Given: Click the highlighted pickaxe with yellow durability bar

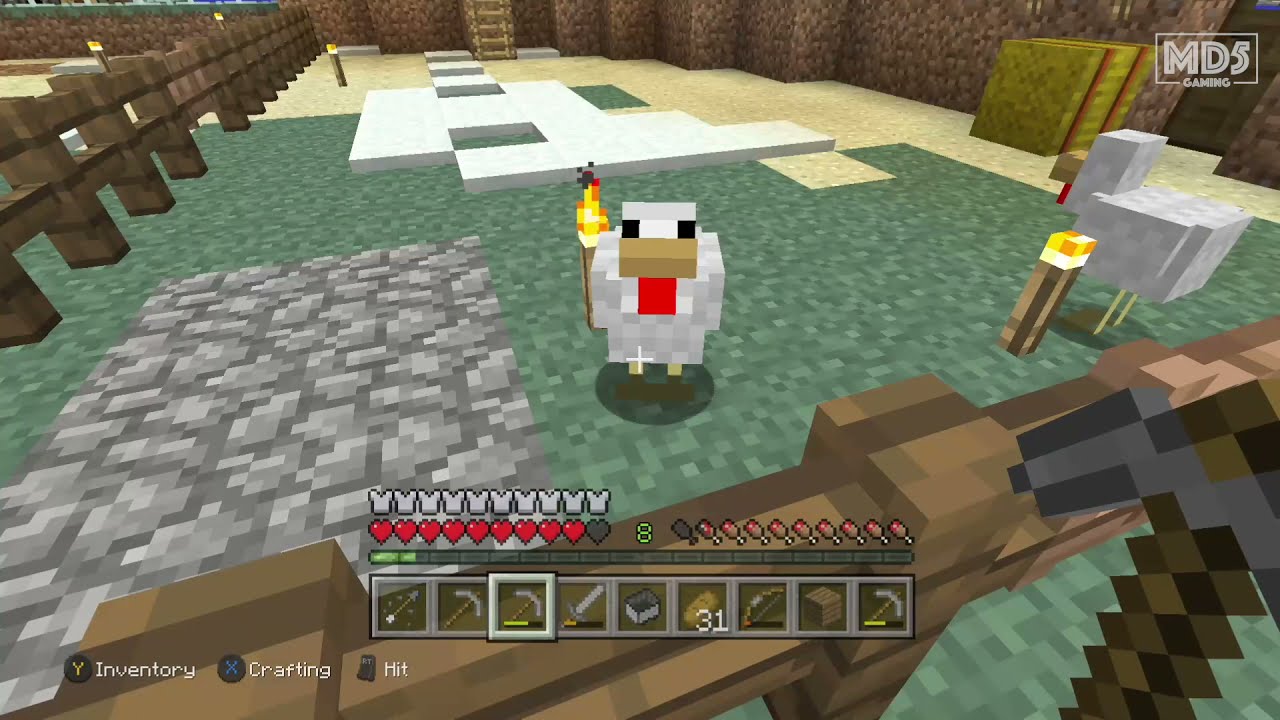Looking at the screenshot, I should [x=522, y=603].
